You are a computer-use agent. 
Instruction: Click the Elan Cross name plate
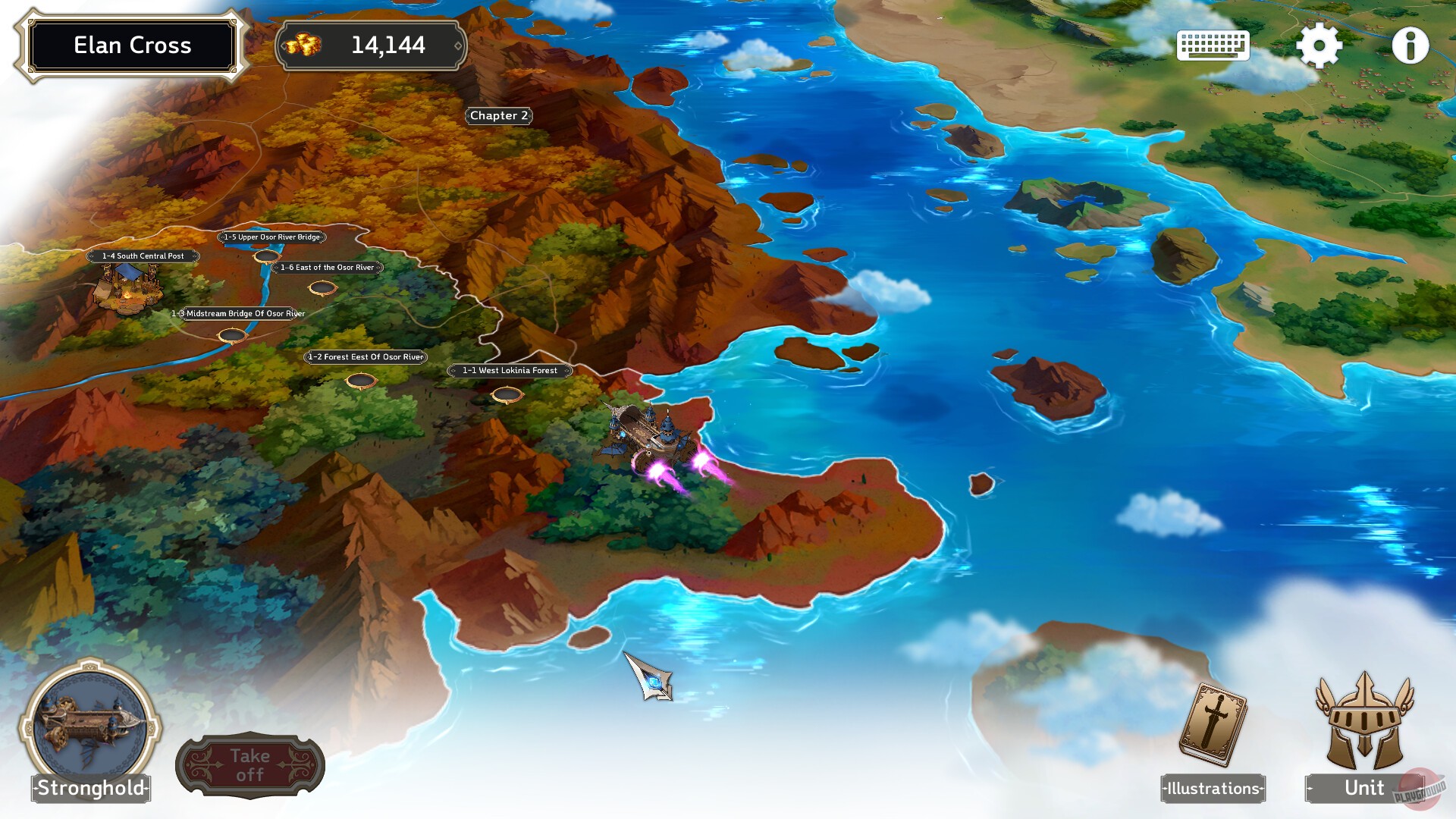132,45
